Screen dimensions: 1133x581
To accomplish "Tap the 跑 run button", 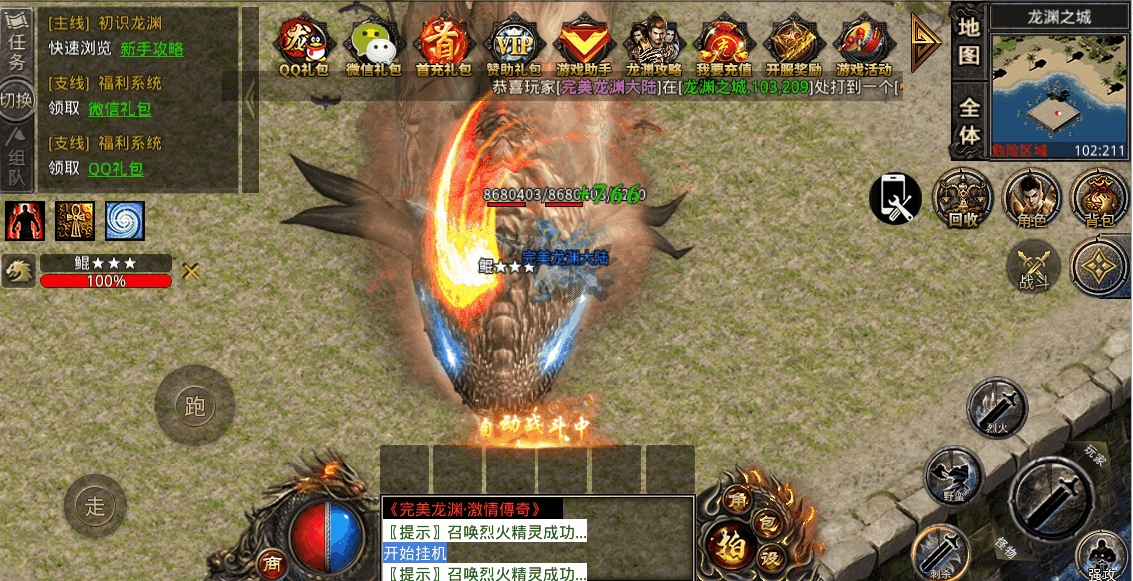I will (195, 405).
